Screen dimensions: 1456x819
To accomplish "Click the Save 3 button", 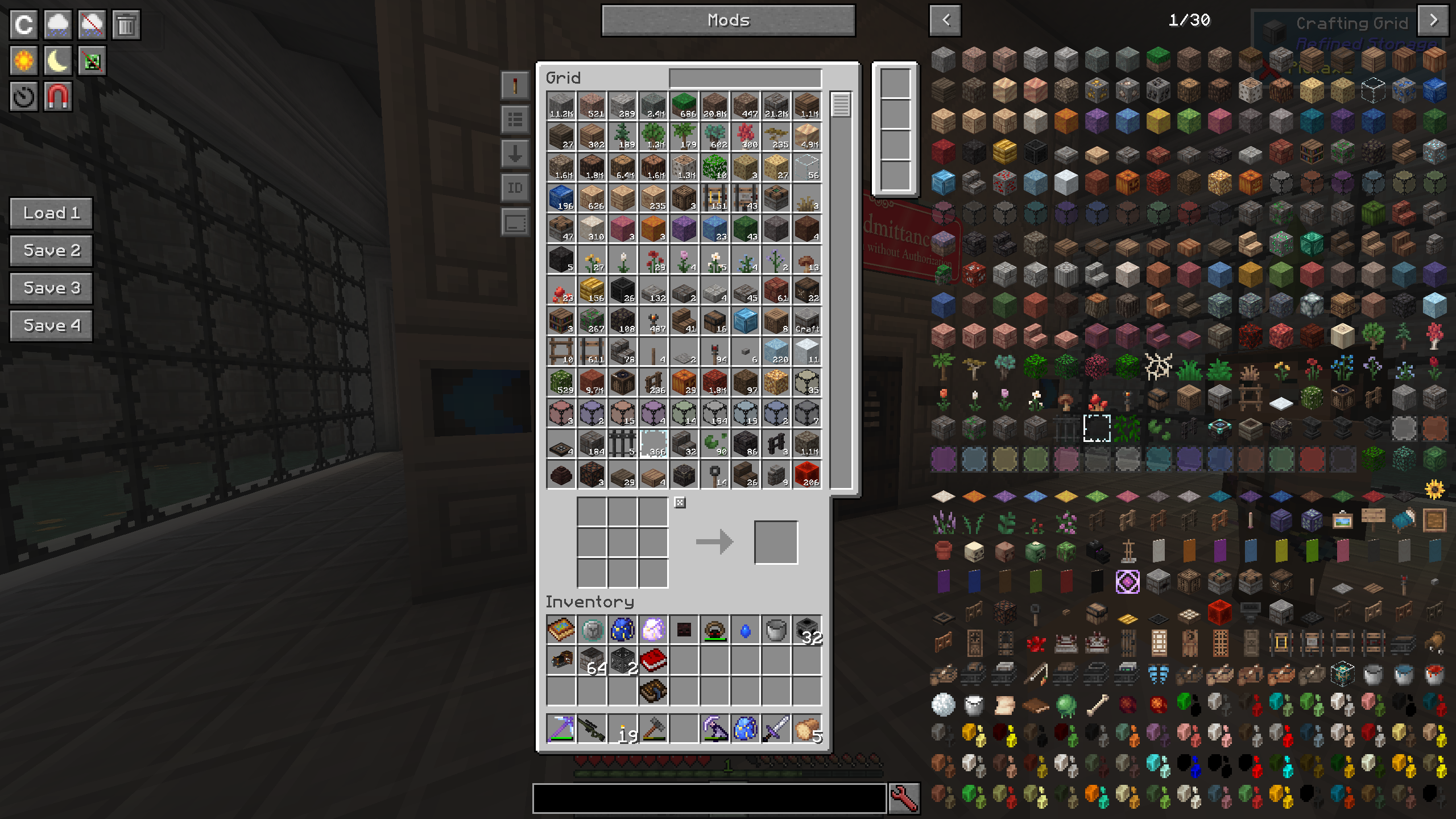I will point(51,288).
